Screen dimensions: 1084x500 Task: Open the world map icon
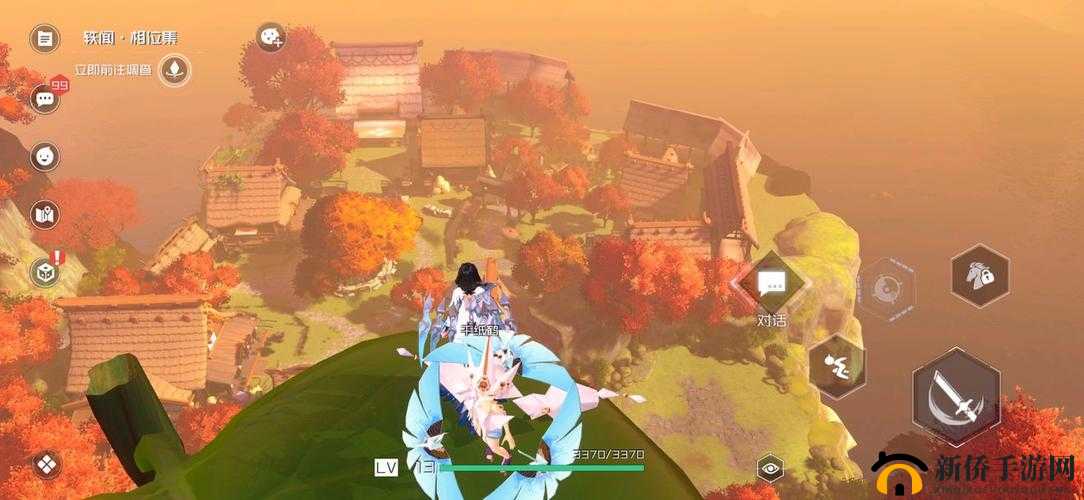tap(44, 213)
